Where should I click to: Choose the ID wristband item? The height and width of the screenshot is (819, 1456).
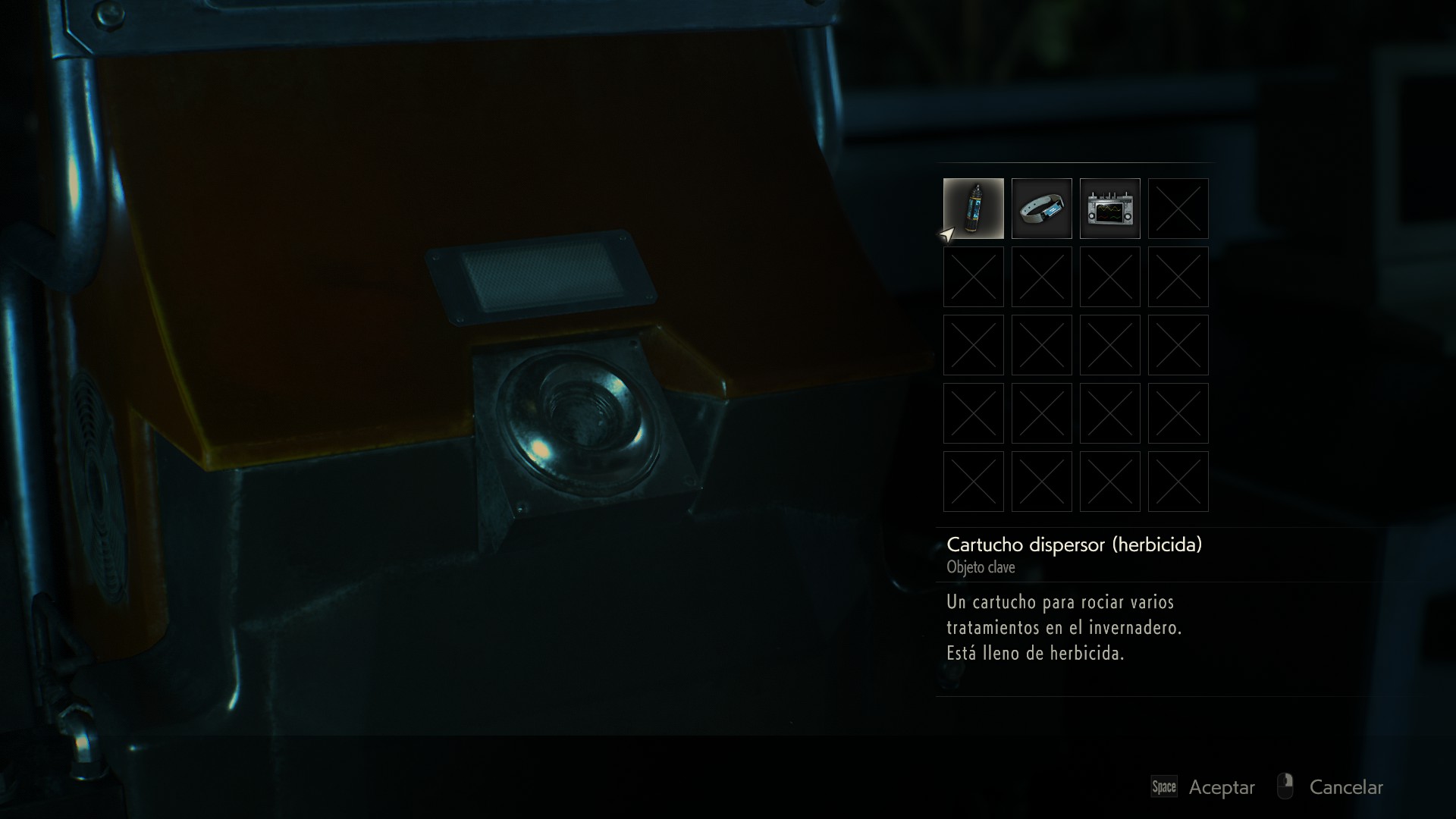[x=1041, y=209]
